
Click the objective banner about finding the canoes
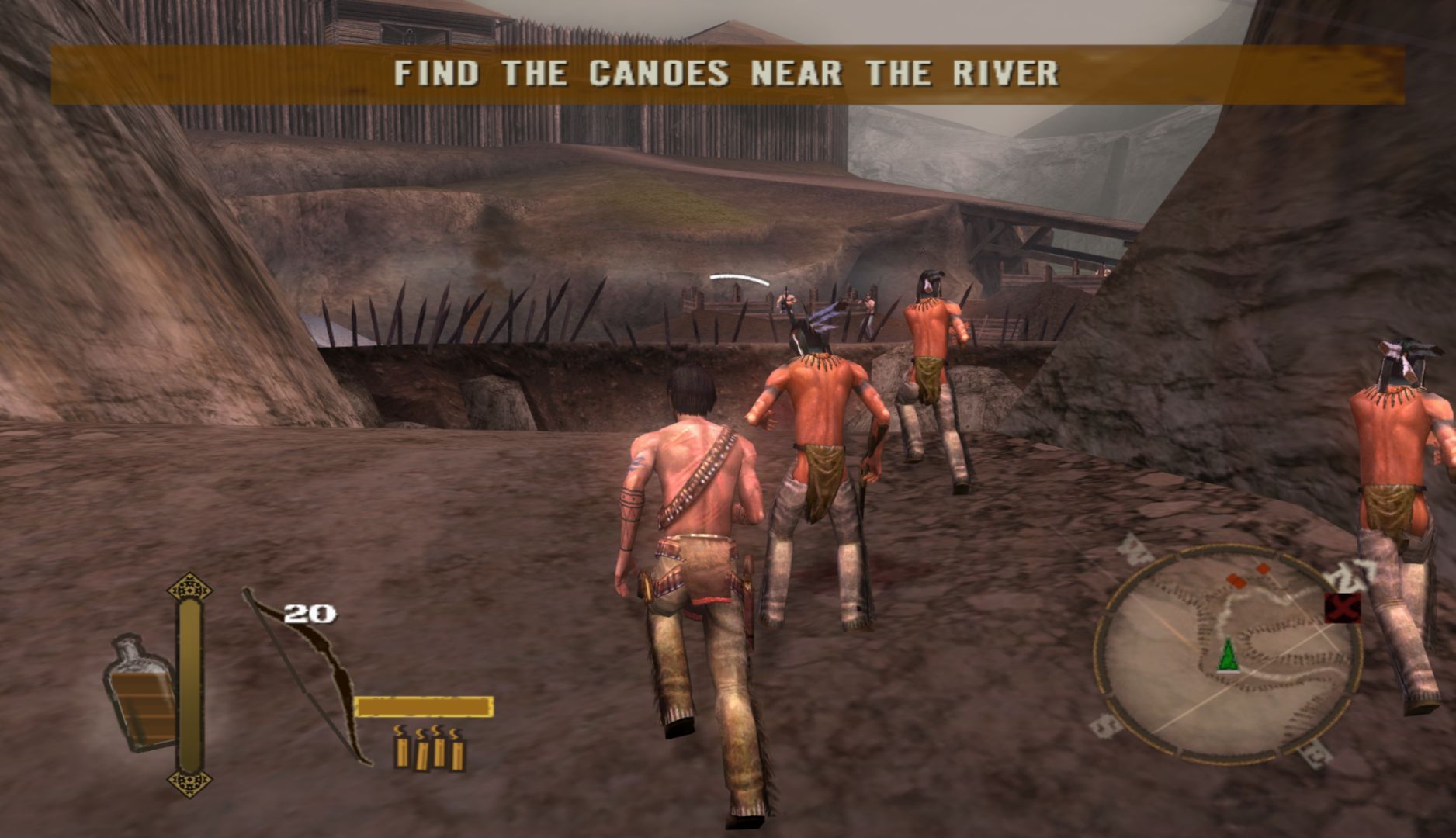click(x=727, y=74)
